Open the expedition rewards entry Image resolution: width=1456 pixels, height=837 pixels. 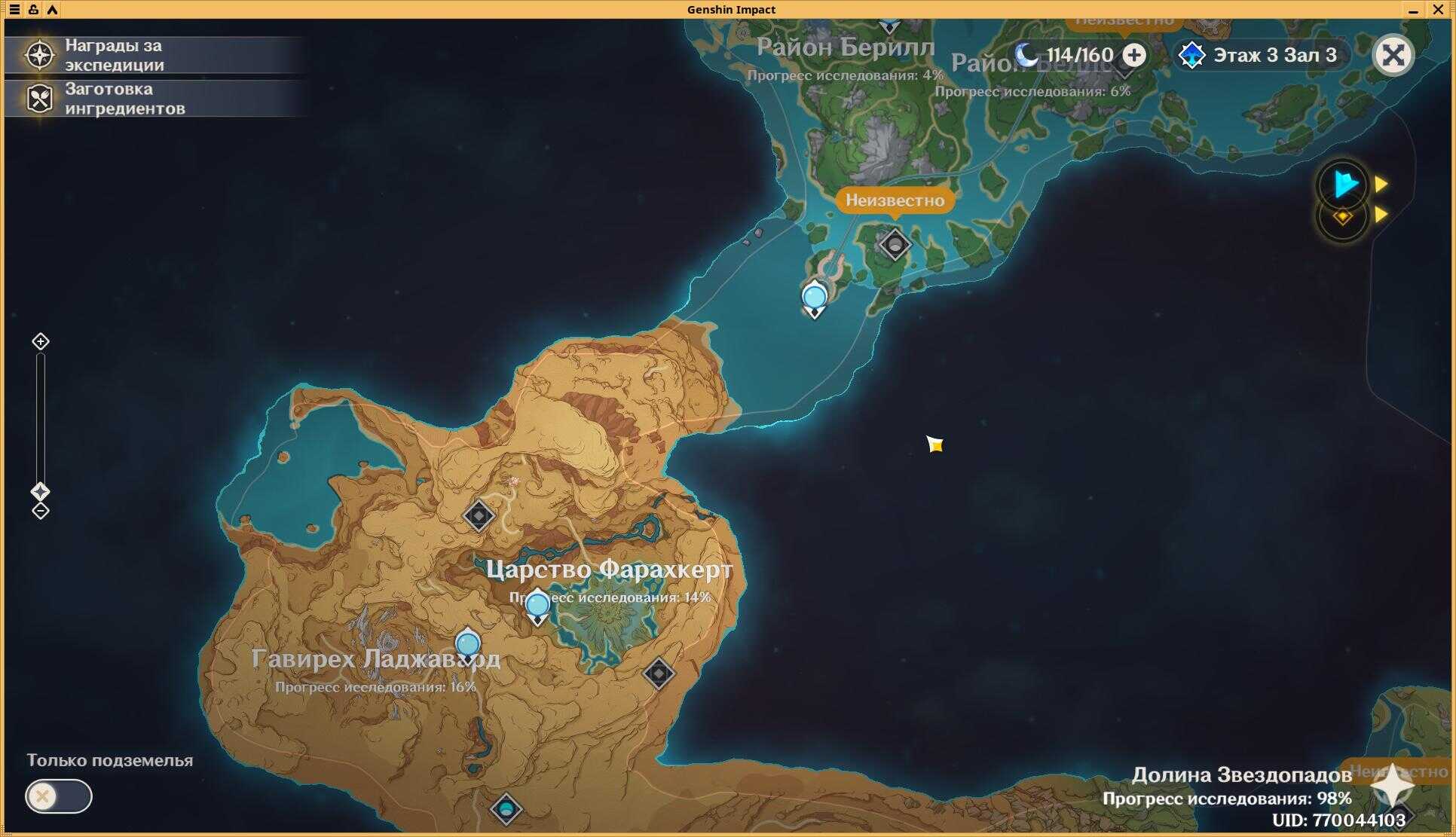coord(113,55)
